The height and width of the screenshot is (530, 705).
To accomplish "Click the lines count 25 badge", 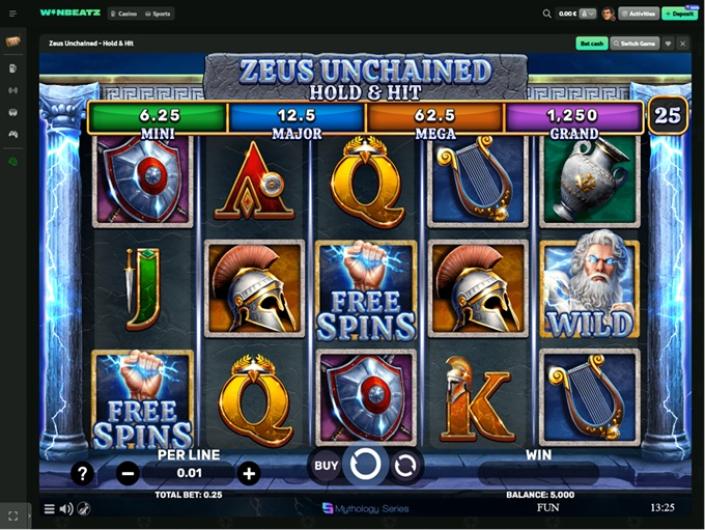I will pos(667,116).
